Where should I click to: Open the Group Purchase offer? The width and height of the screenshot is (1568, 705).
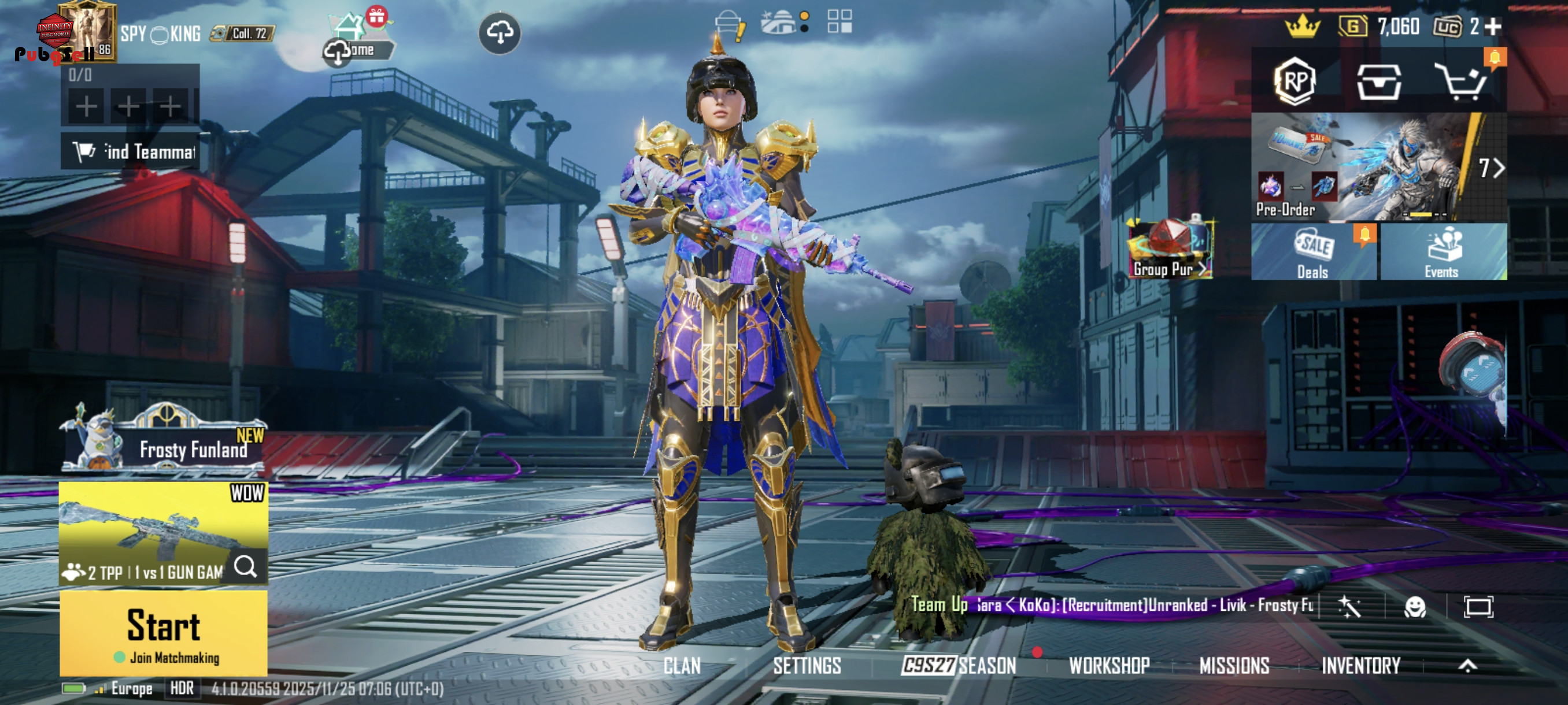pyautogui.click(x=1170, y=250)
